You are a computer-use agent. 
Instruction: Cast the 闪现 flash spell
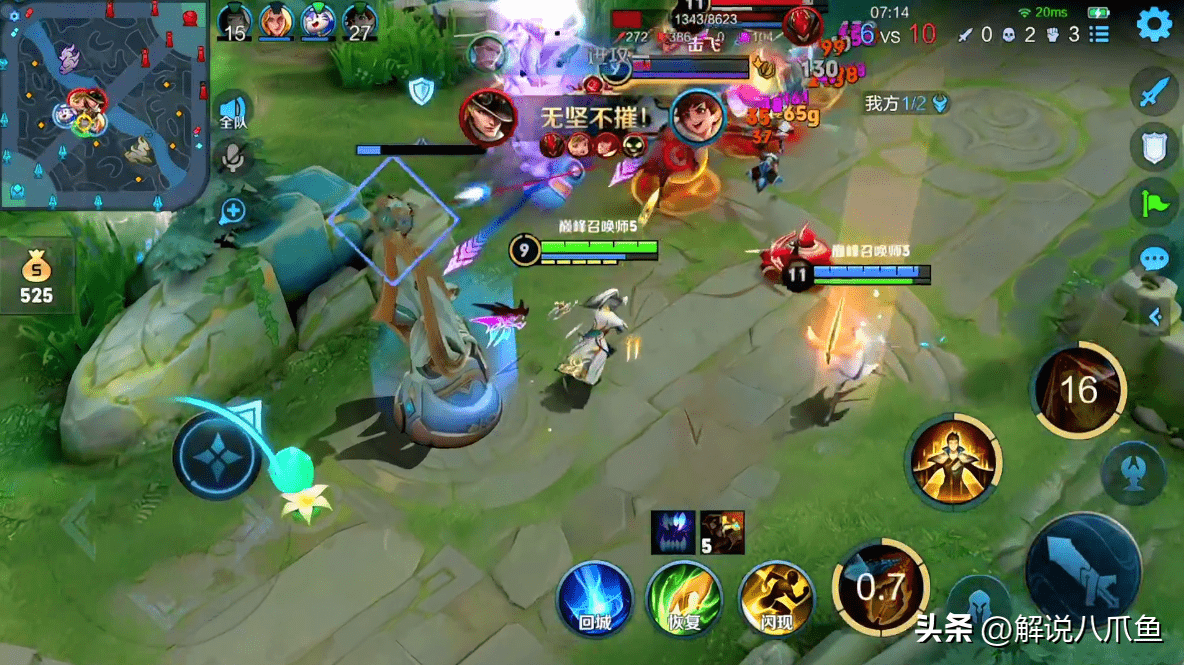click(x=776, y=599)
